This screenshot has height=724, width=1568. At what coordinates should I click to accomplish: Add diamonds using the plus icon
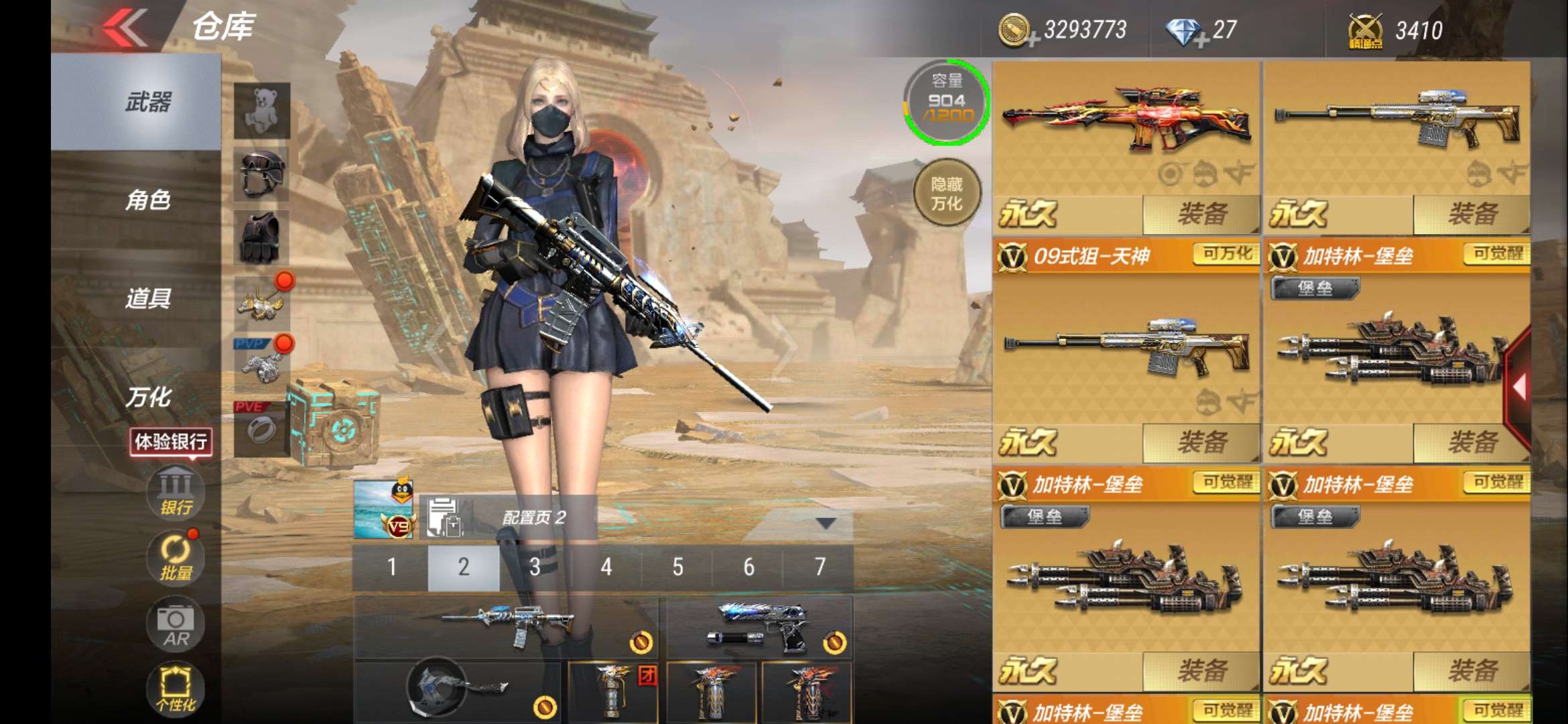[1201, 41]
